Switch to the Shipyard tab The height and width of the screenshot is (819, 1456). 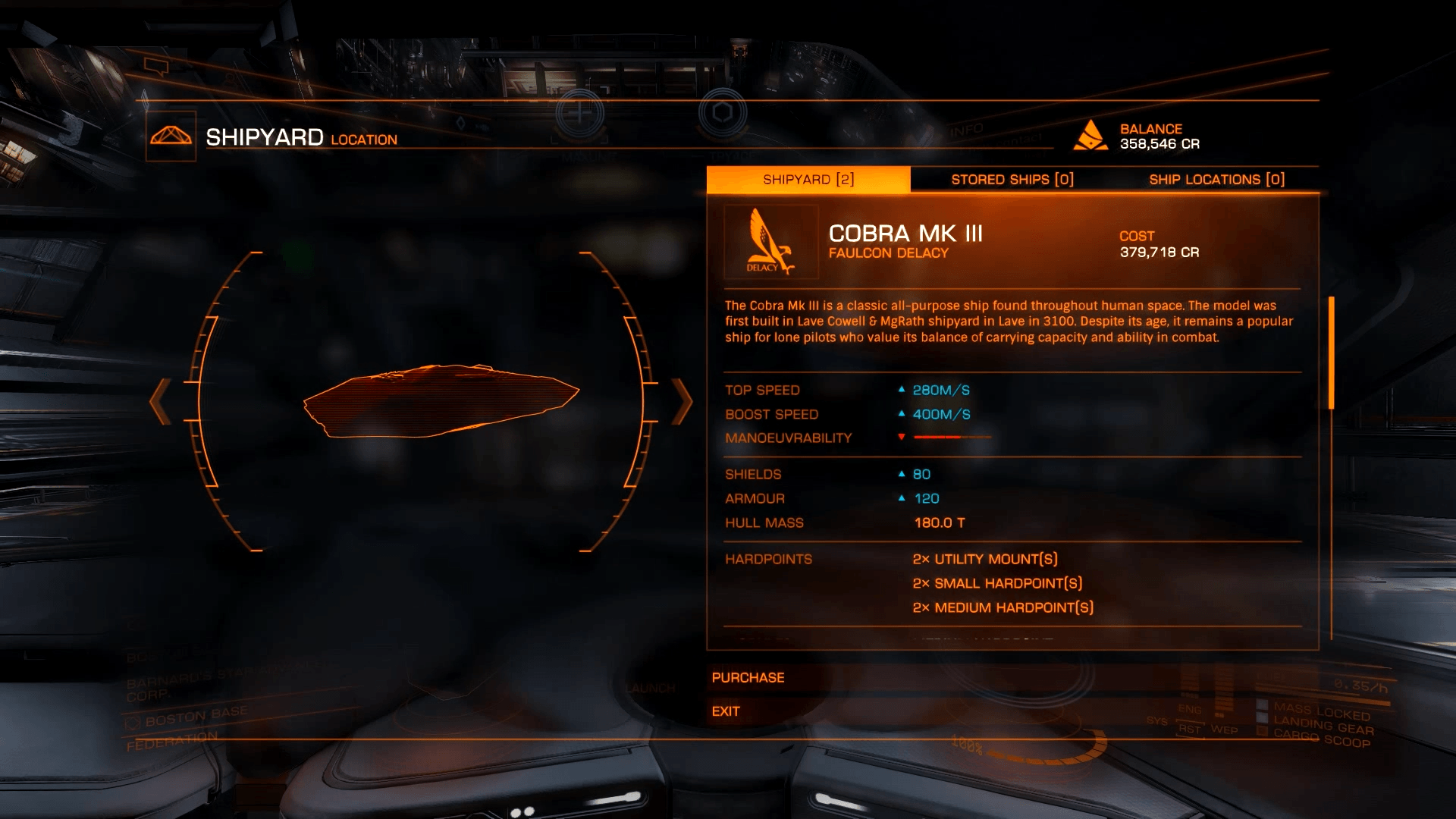(808, 180)
